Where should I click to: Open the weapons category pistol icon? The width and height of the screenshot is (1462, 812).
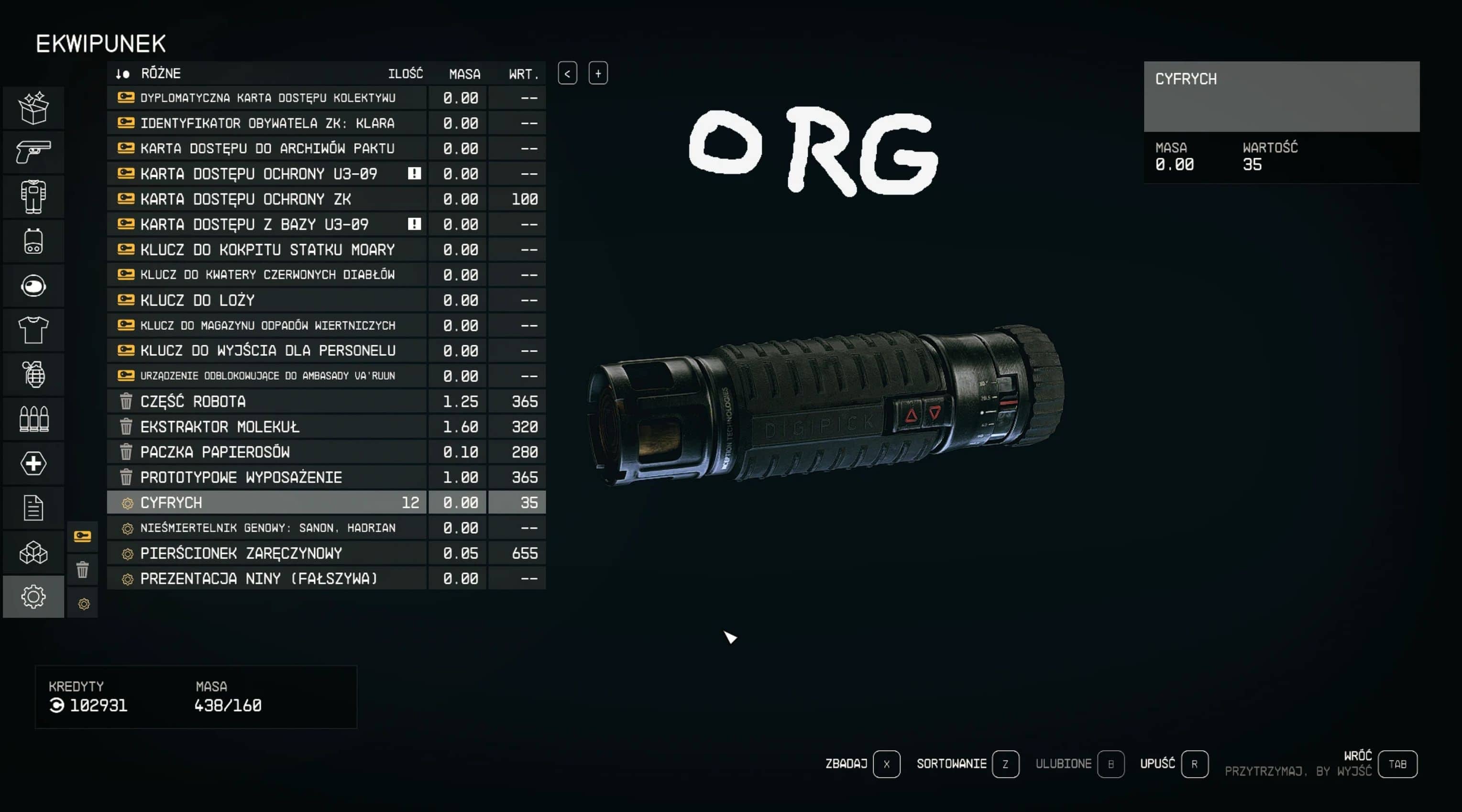pyautogui.click(x=33, y=152)
